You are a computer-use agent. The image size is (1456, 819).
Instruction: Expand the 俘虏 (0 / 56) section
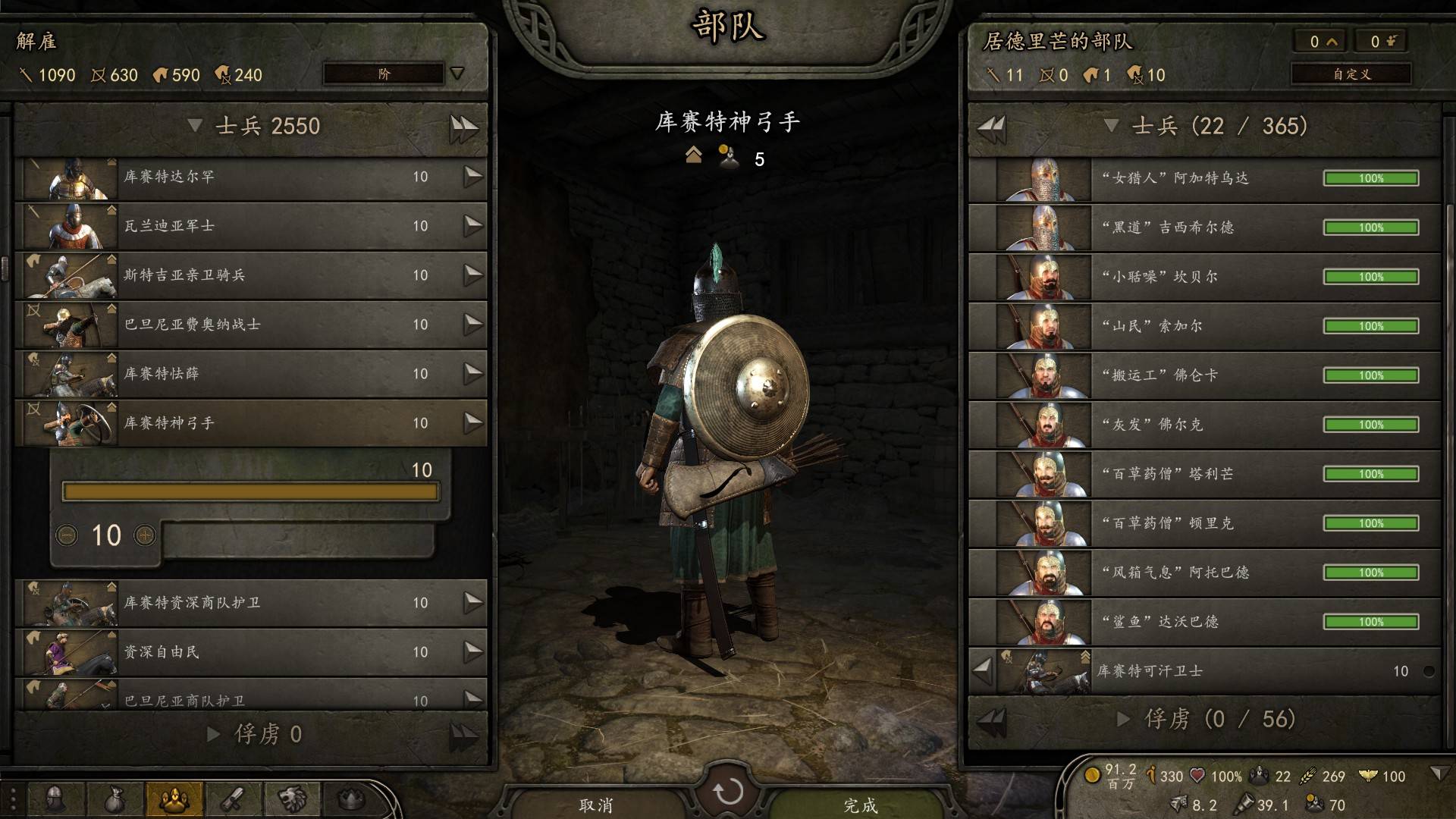pos(1124,719)
